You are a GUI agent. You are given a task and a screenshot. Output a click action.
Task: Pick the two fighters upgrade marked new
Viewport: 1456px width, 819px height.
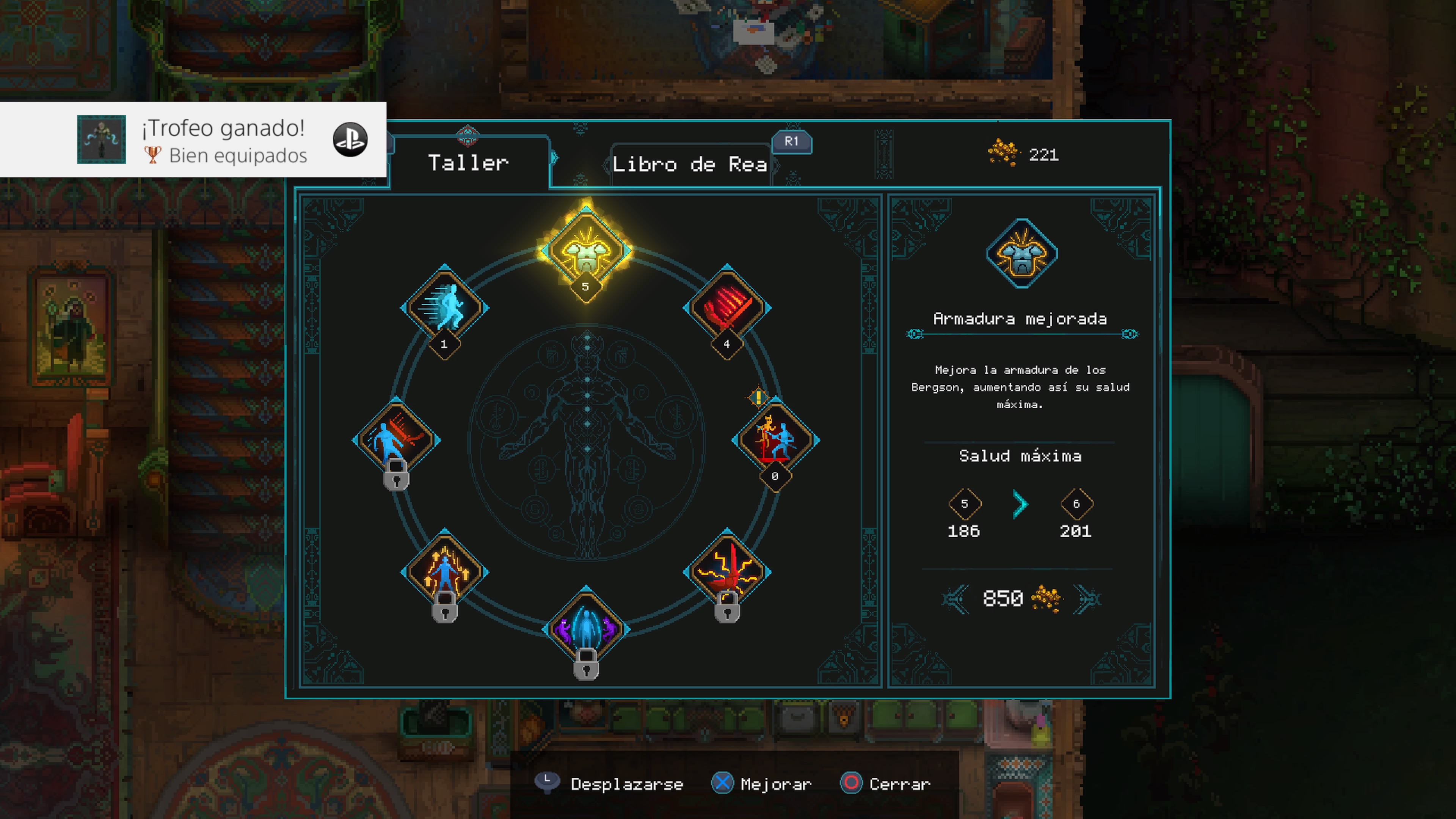775,440
